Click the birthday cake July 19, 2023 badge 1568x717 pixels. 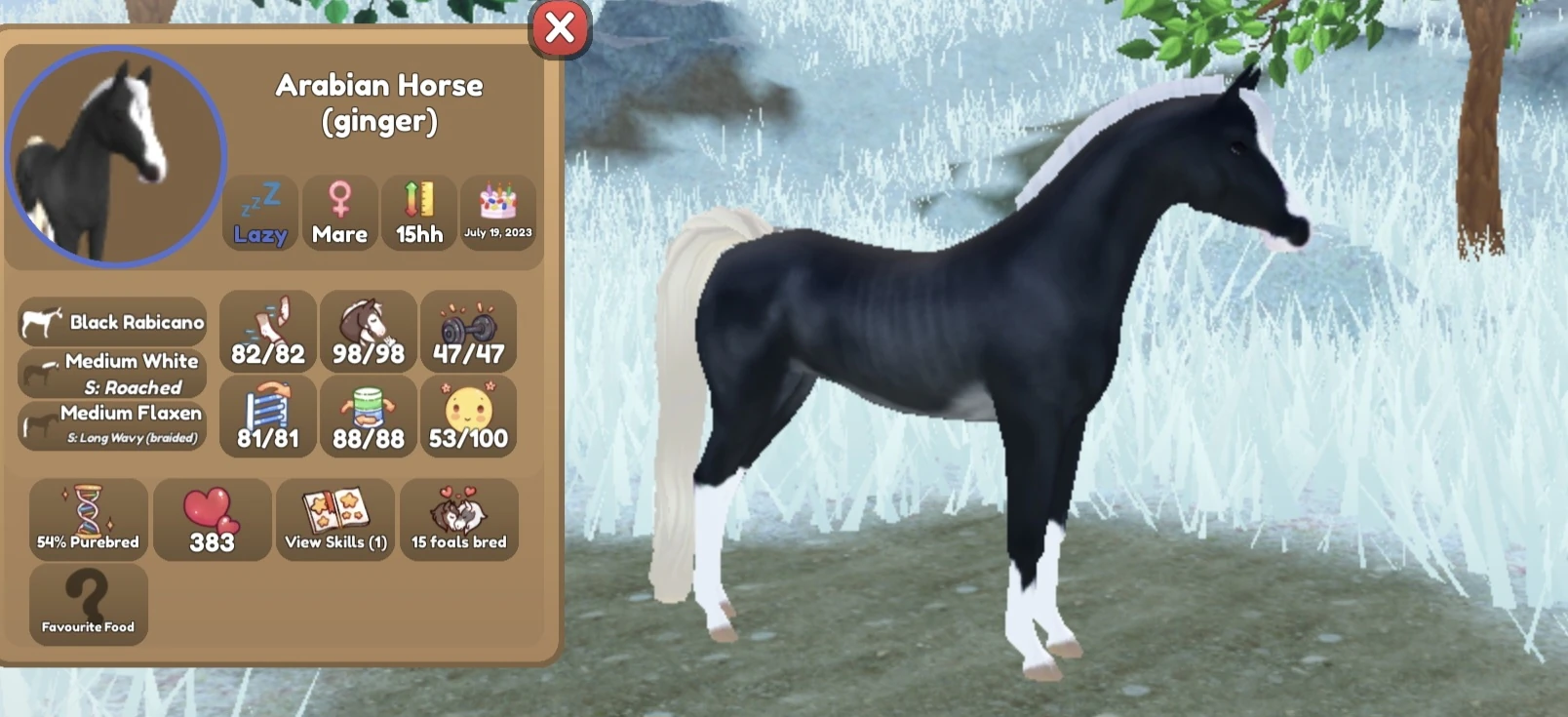[x=498, y=213]
